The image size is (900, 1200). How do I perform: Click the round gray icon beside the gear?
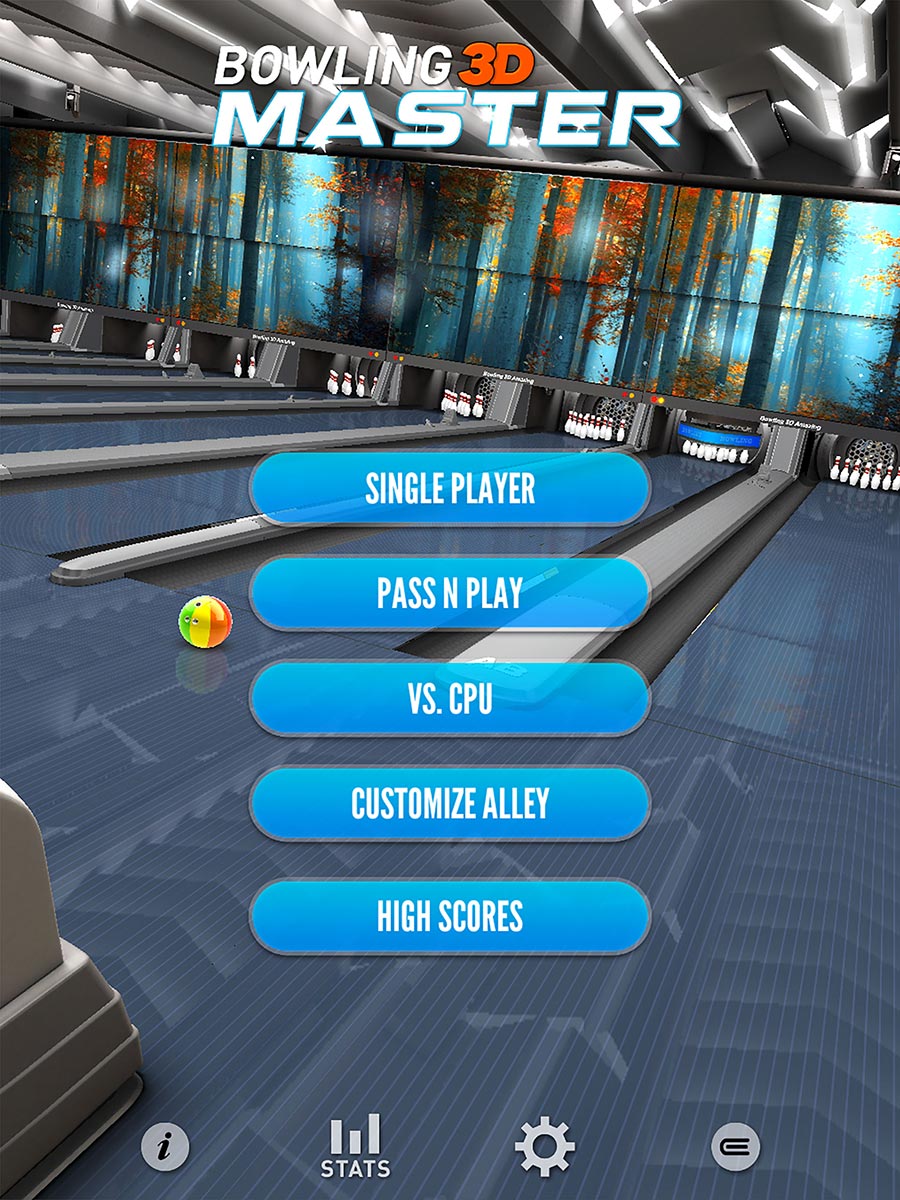click(x=735, y=1146)
